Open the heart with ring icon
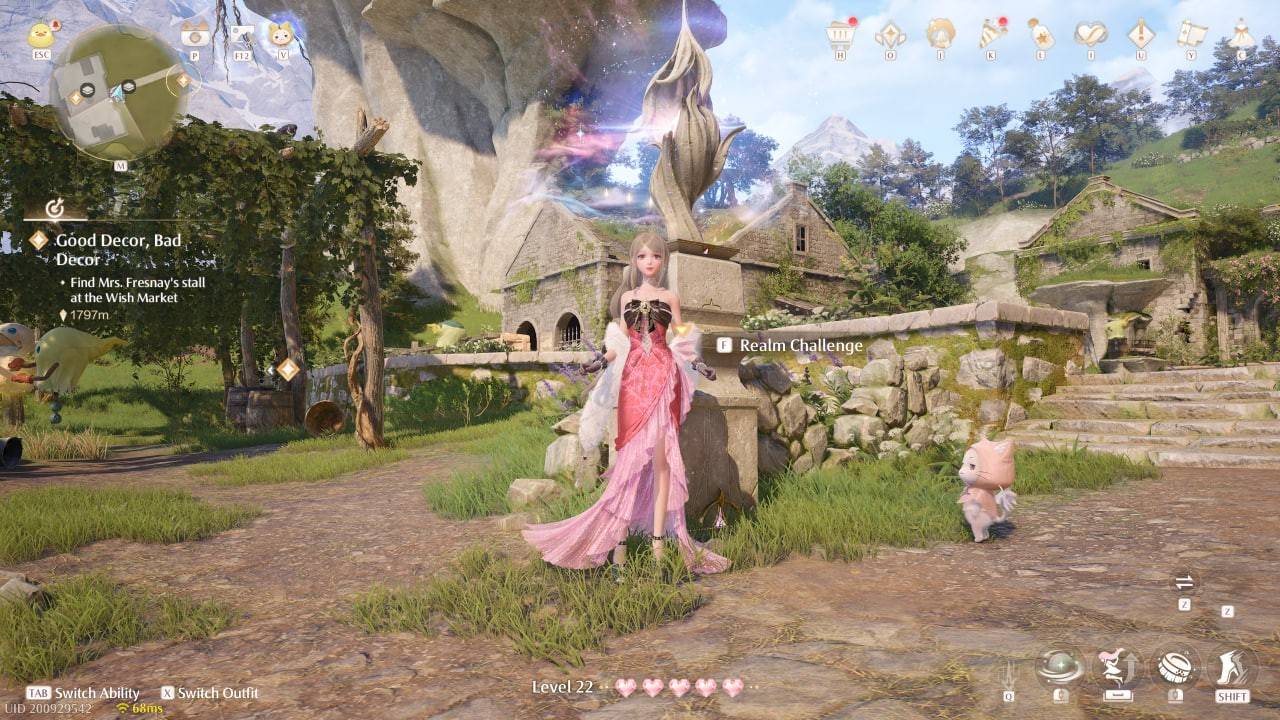The image size is (1280, 720). pos(1090,35)
